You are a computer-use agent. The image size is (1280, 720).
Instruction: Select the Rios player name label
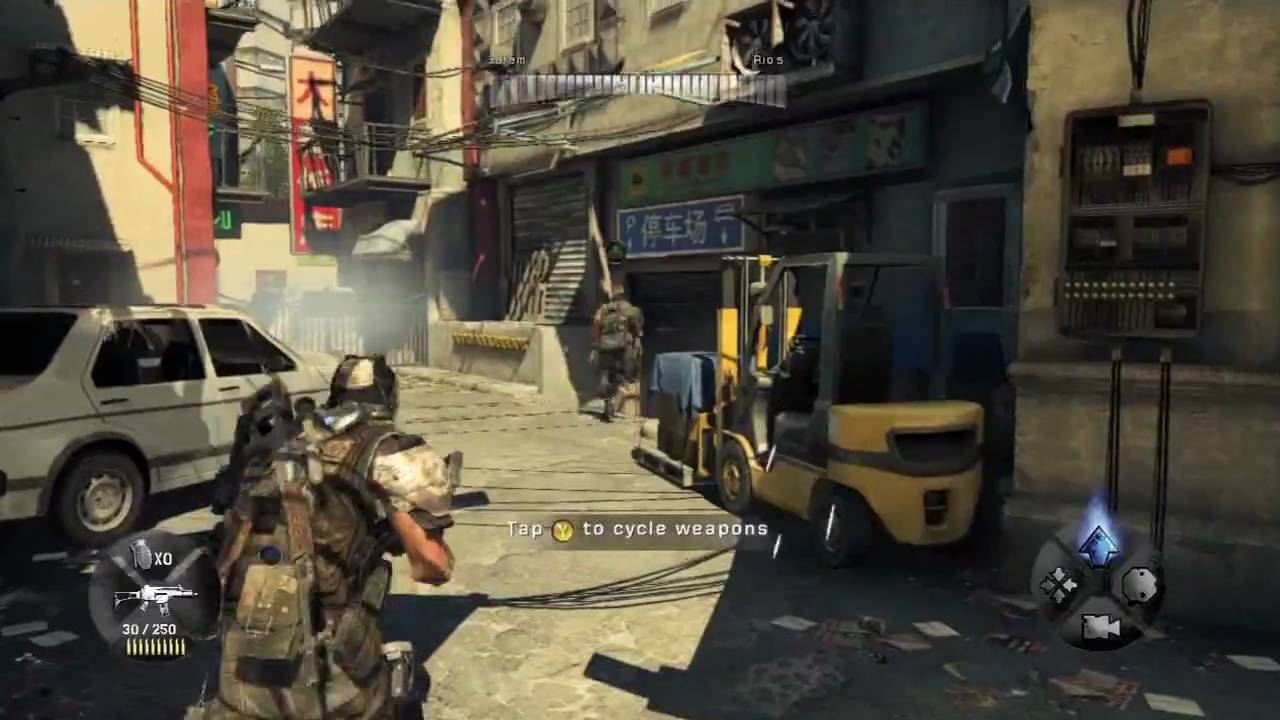click(767, 59)
